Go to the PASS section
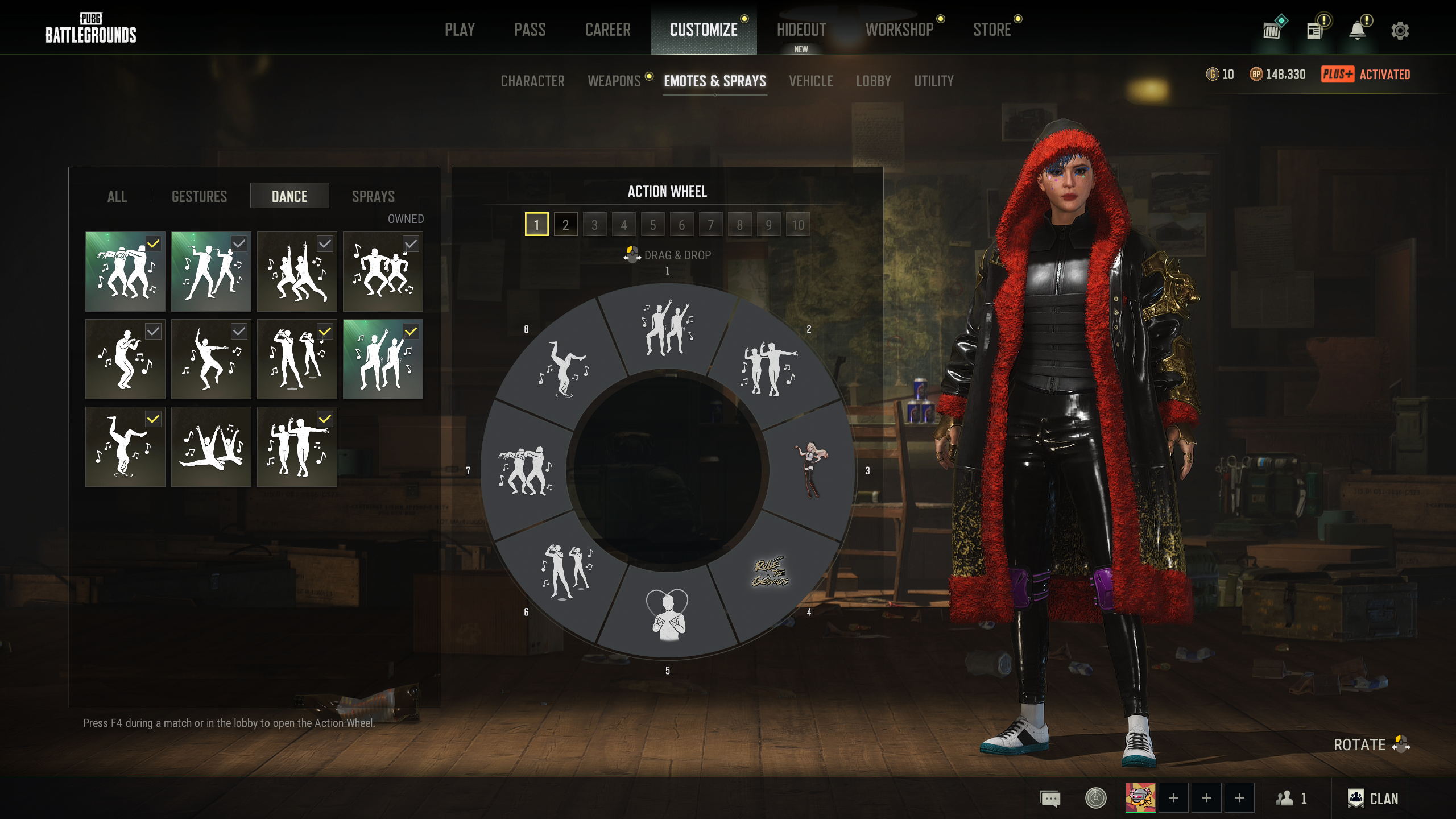This screenshot has height=819, width=1456. (x=530, y=30)
